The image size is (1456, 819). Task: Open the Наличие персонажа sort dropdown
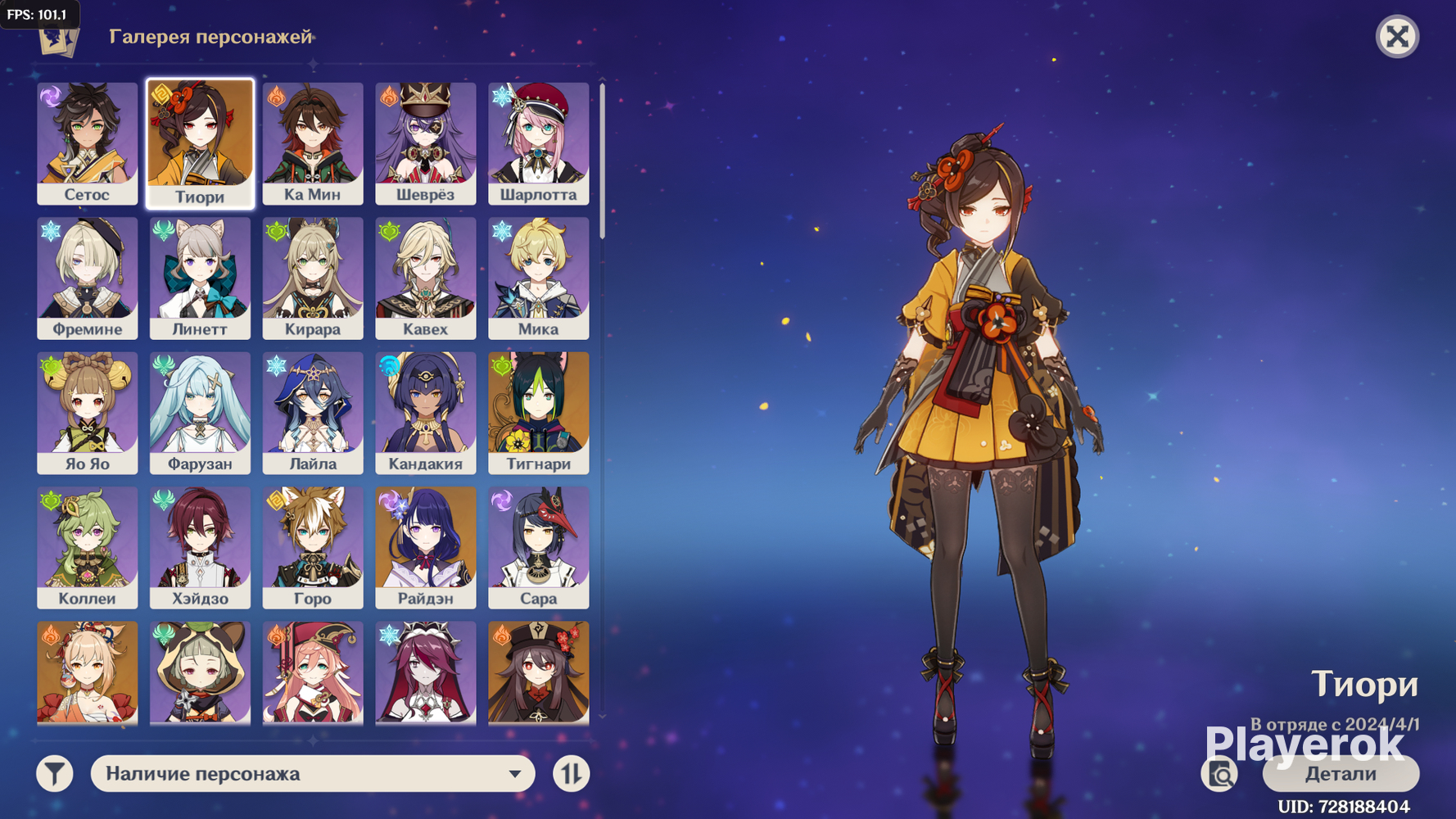[313, 774]
